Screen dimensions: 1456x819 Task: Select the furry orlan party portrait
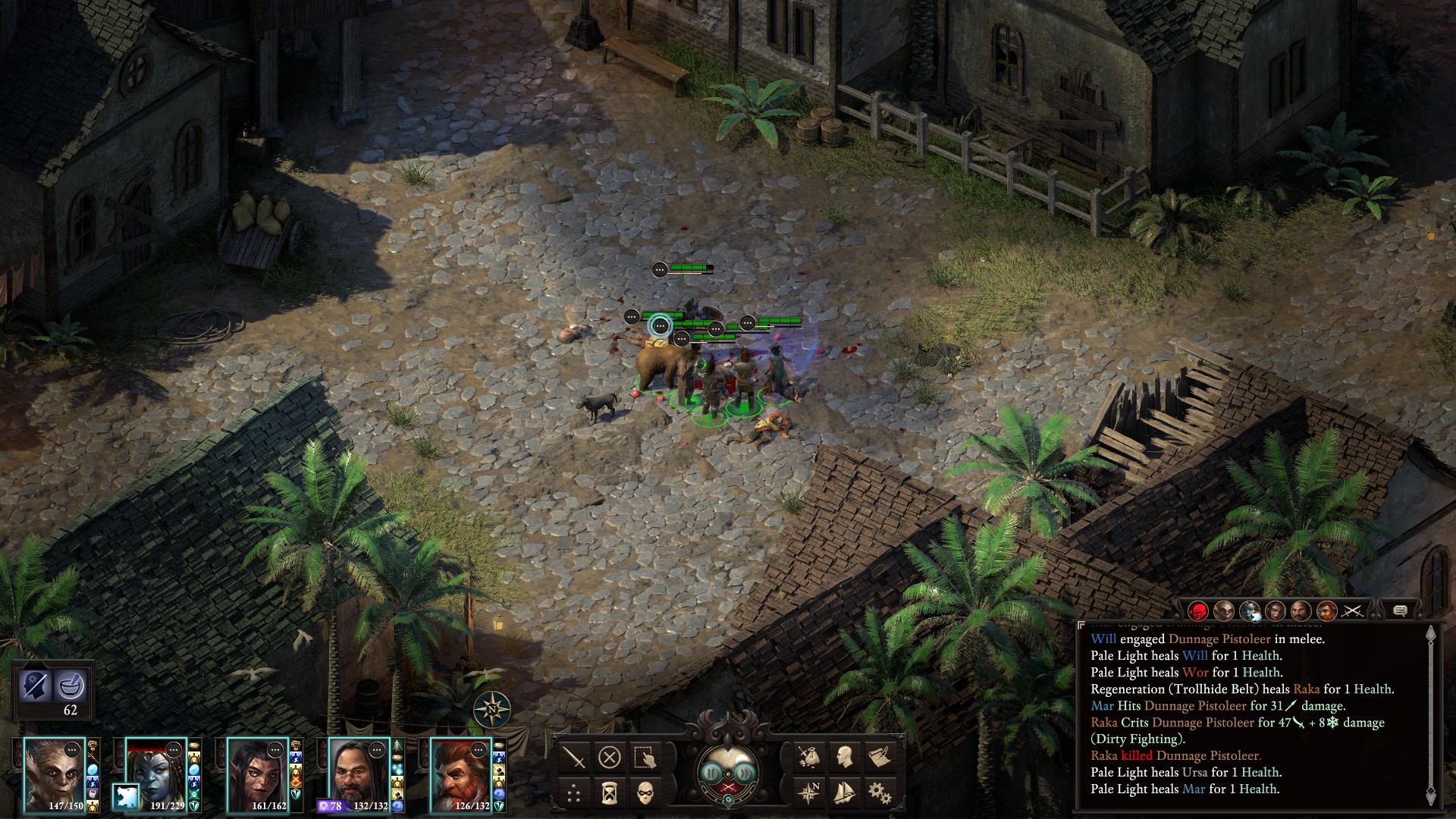[x=54, y=773]
